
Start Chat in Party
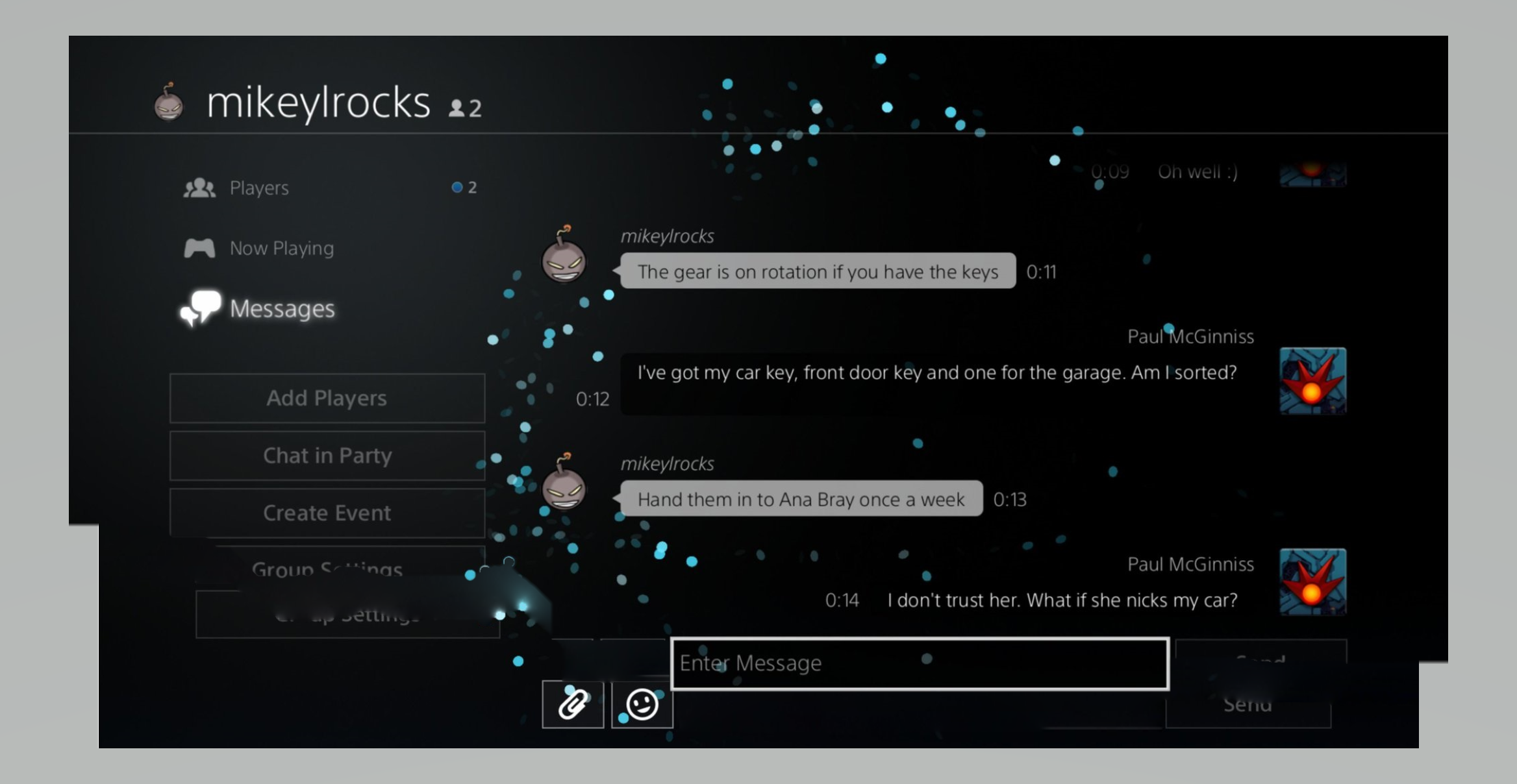pyautogui.click(x=327, y=456)
